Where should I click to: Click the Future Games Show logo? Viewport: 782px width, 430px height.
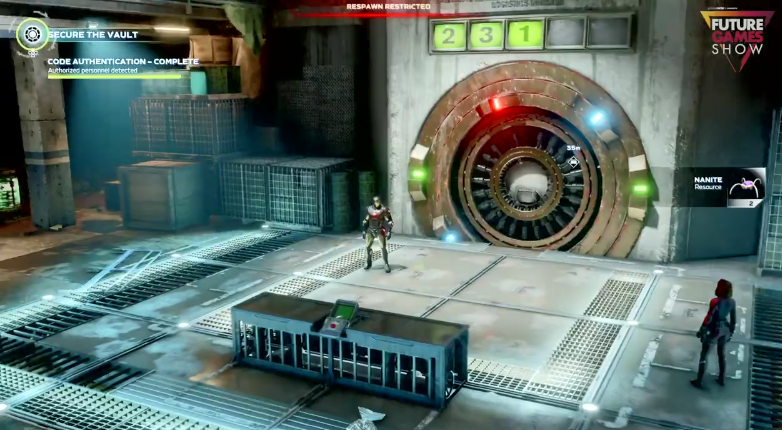coord(736,38)
